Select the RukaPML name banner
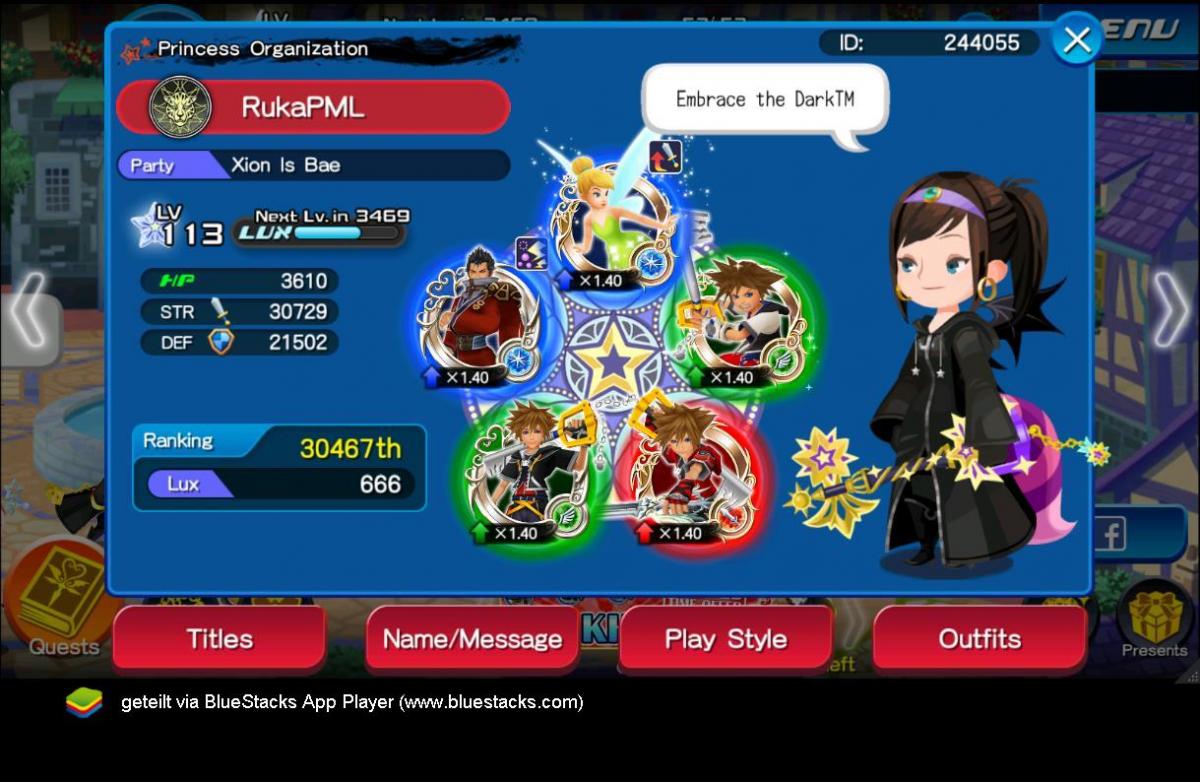The image size is (1200, 782). (x=313, y=107)
